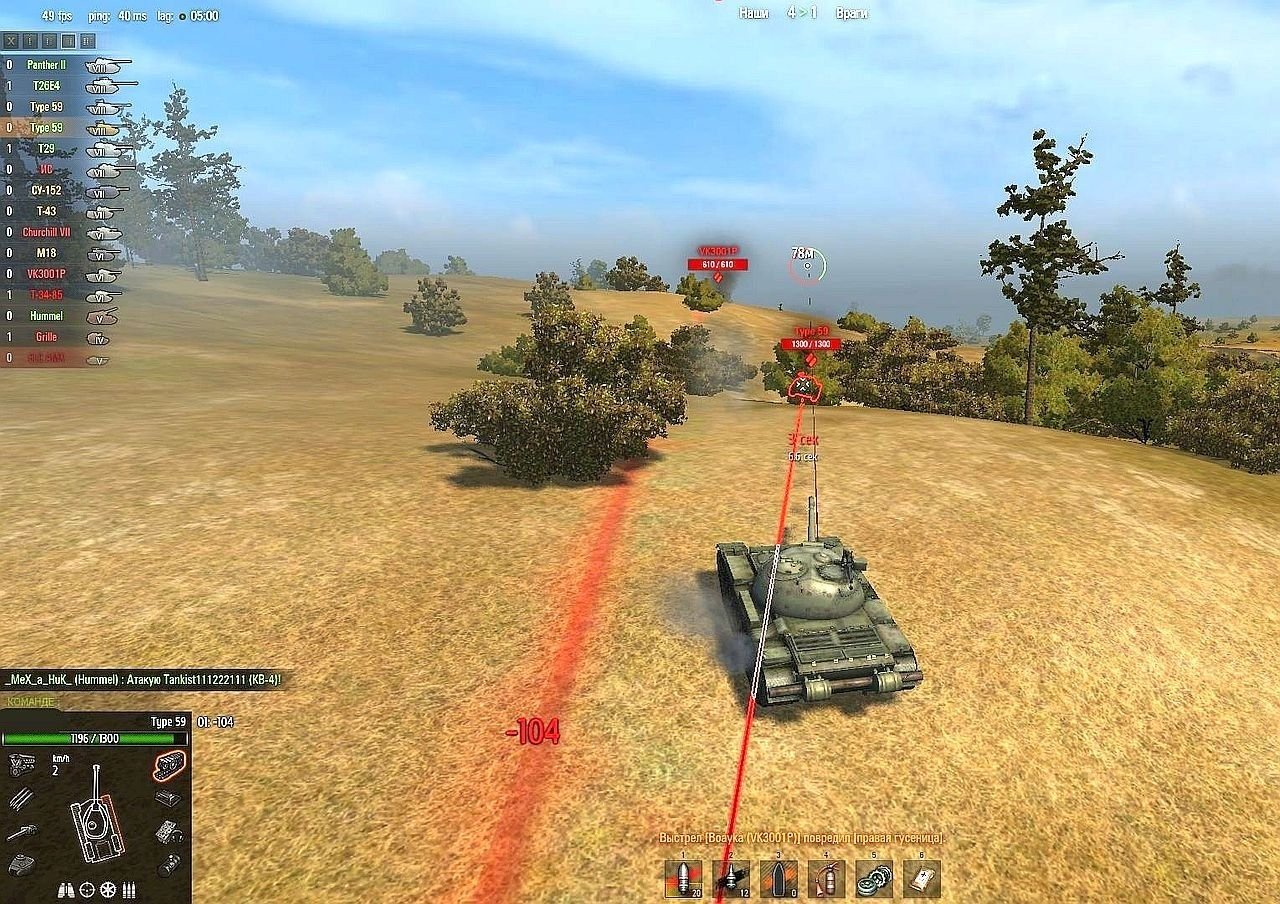
Task: Switch to the shell type with 12 rounds
Action: pyautogui.click(x=731, y=879)
